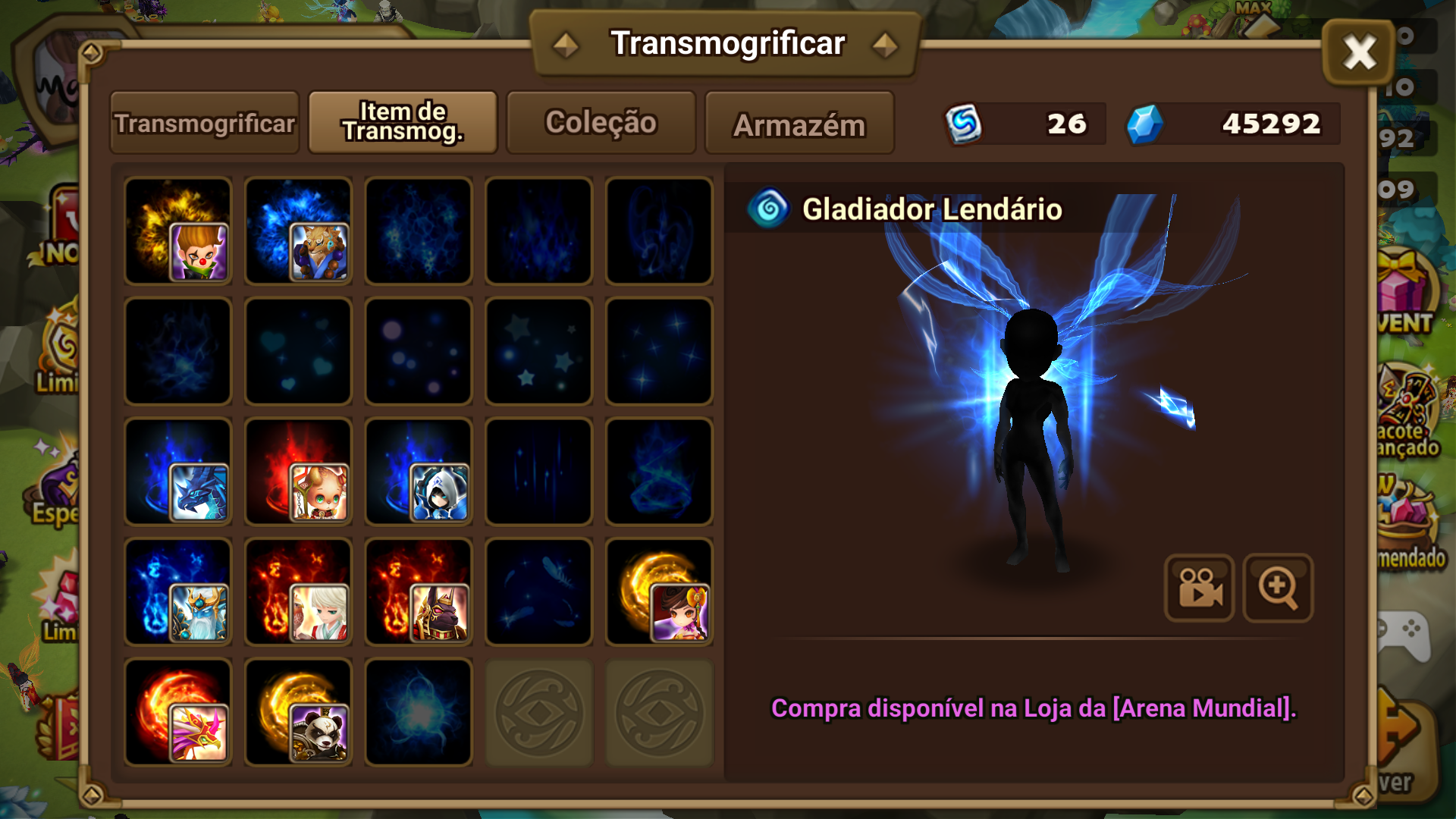The height and width of the screenshot is (819, 1456).
Task: Click an empty locked grid slot
Action: (538, 711)
